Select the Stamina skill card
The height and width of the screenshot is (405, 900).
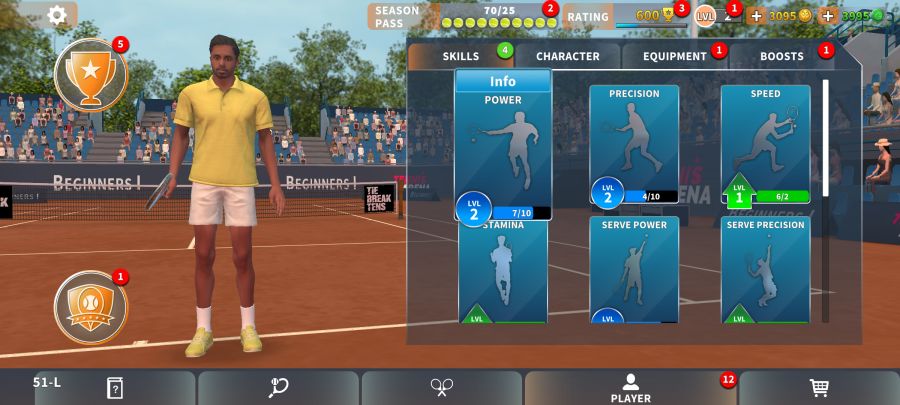502,272
